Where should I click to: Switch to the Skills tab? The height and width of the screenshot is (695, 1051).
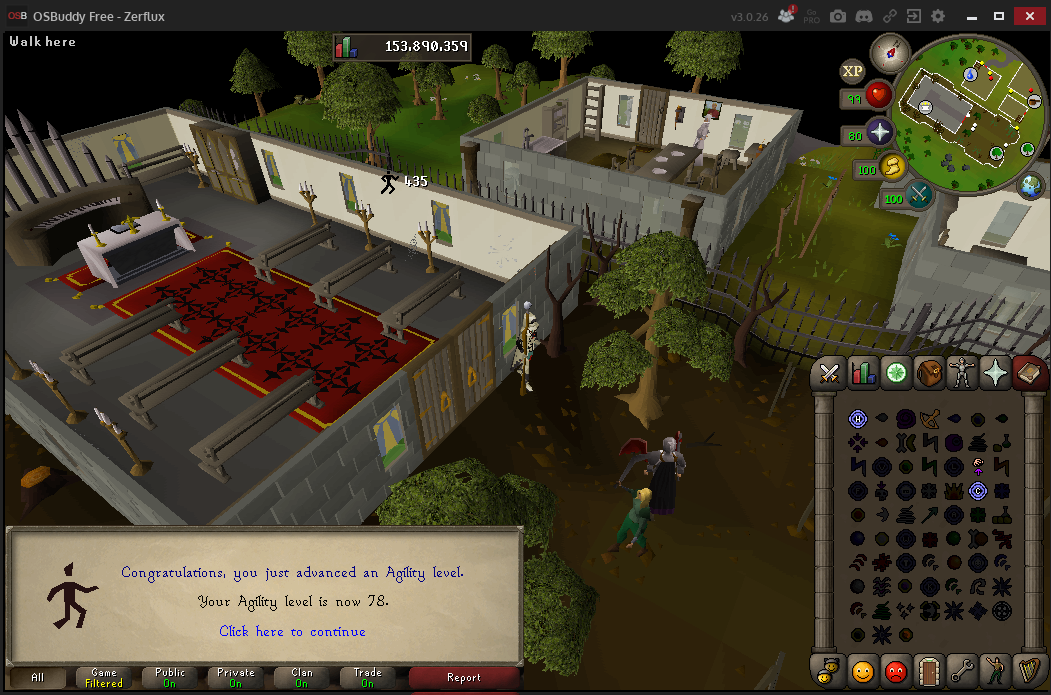pos(862,373)
